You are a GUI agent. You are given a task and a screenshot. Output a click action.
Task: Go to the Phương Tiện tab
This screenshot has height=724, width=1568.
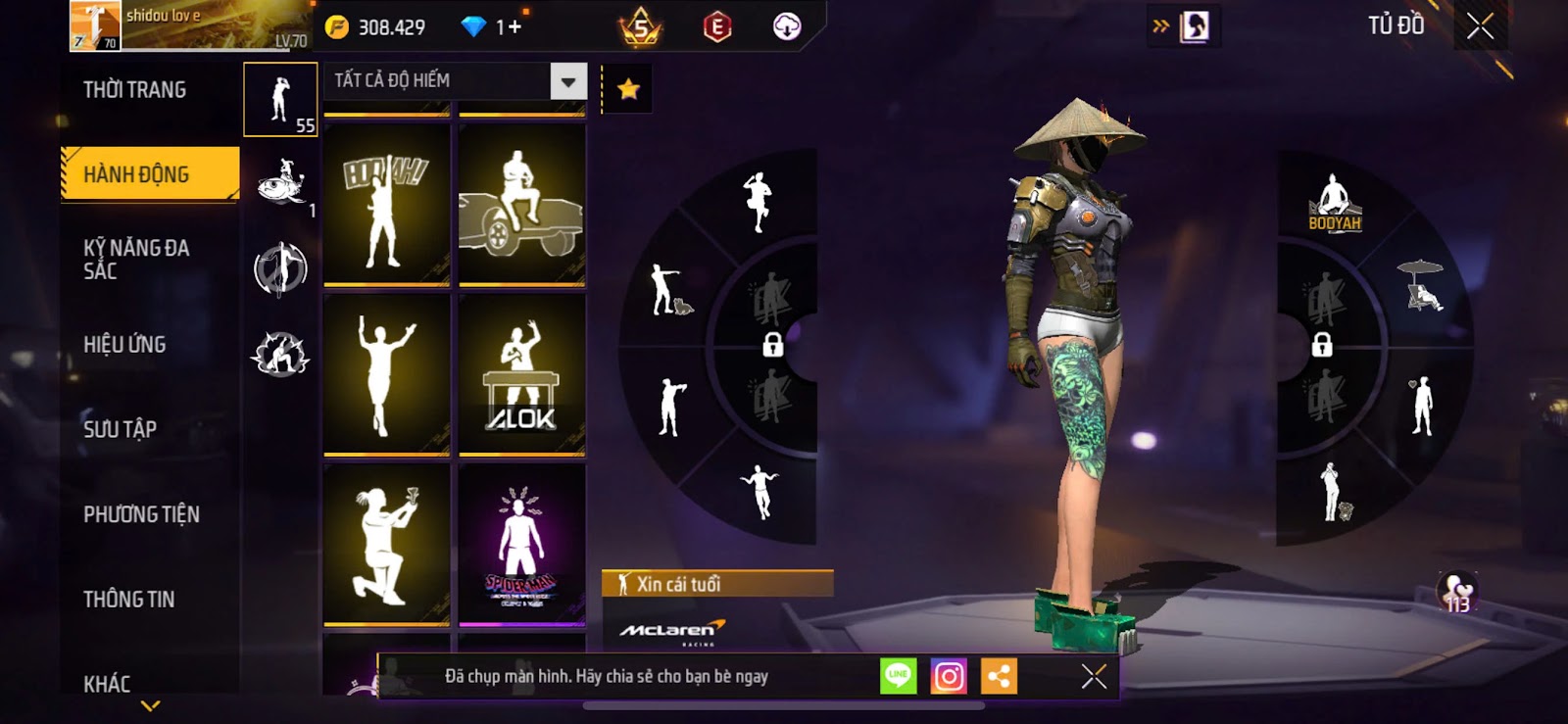(x=141, y=514)
